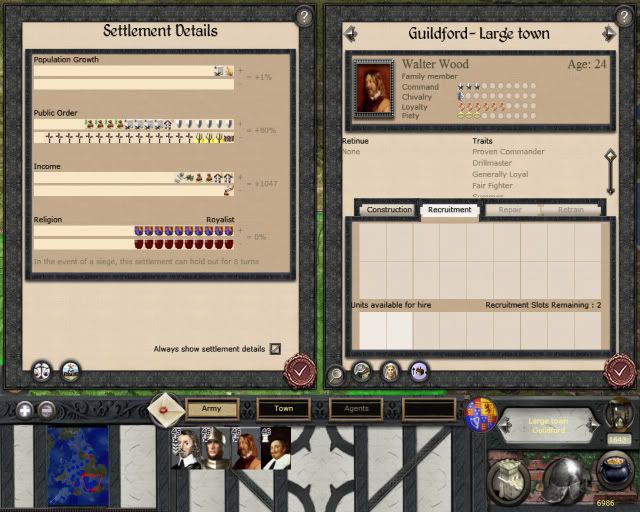Open help for Settlement Details
This screenshot has height=512, width=640.
point(304,17)
